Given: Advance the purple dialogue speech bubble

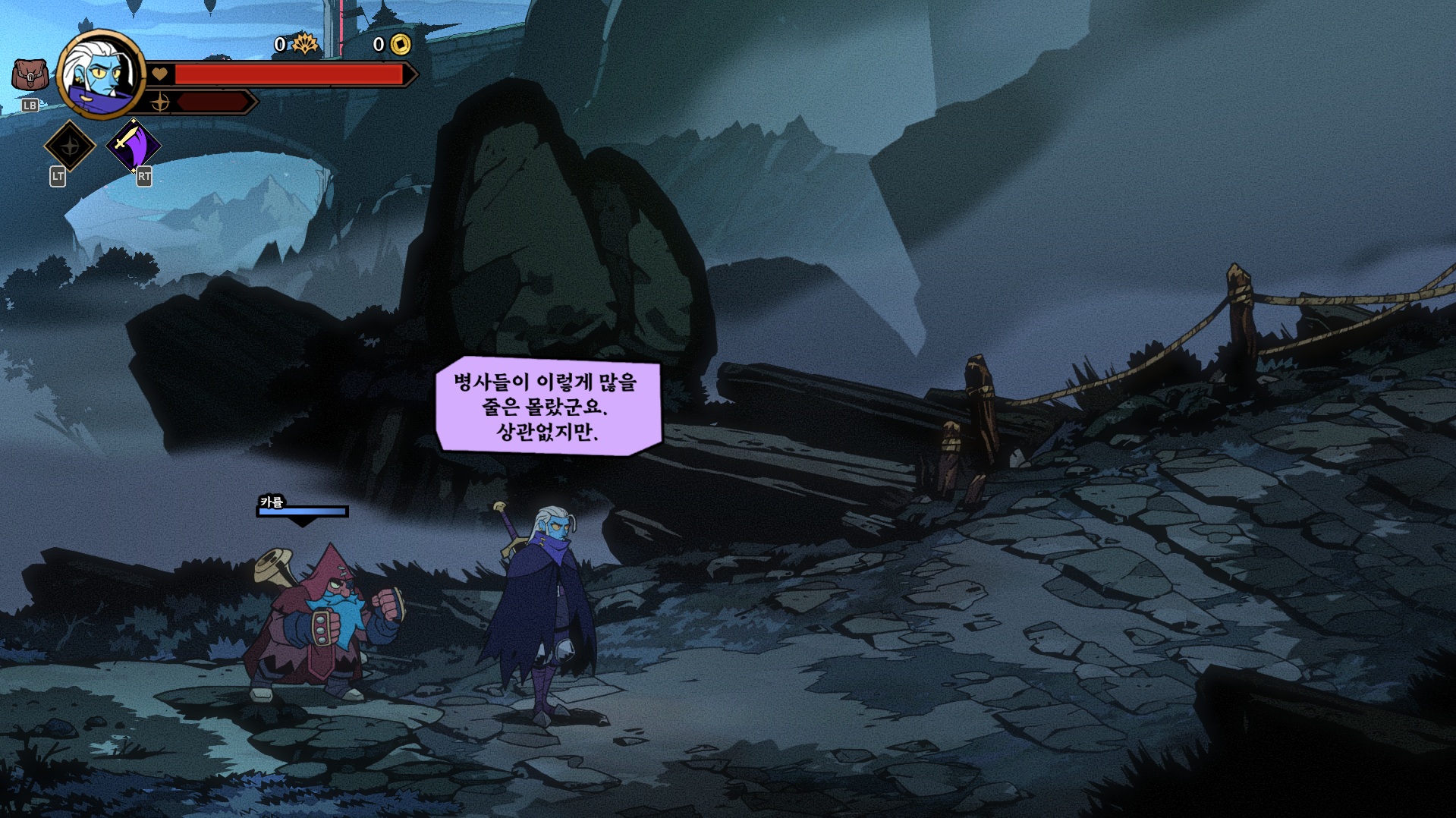Looking at the screenshot, I should [548, 406].
